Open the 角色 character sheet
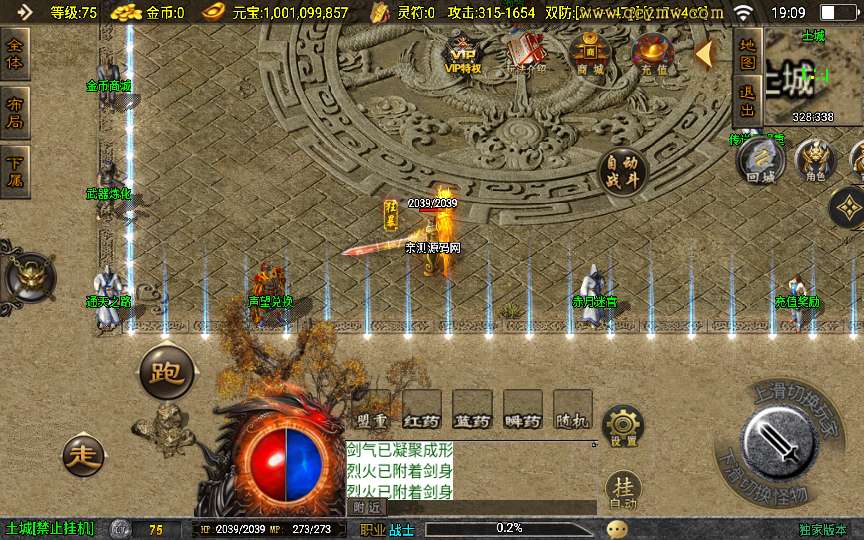864x540 pixels. click(815, 162)
